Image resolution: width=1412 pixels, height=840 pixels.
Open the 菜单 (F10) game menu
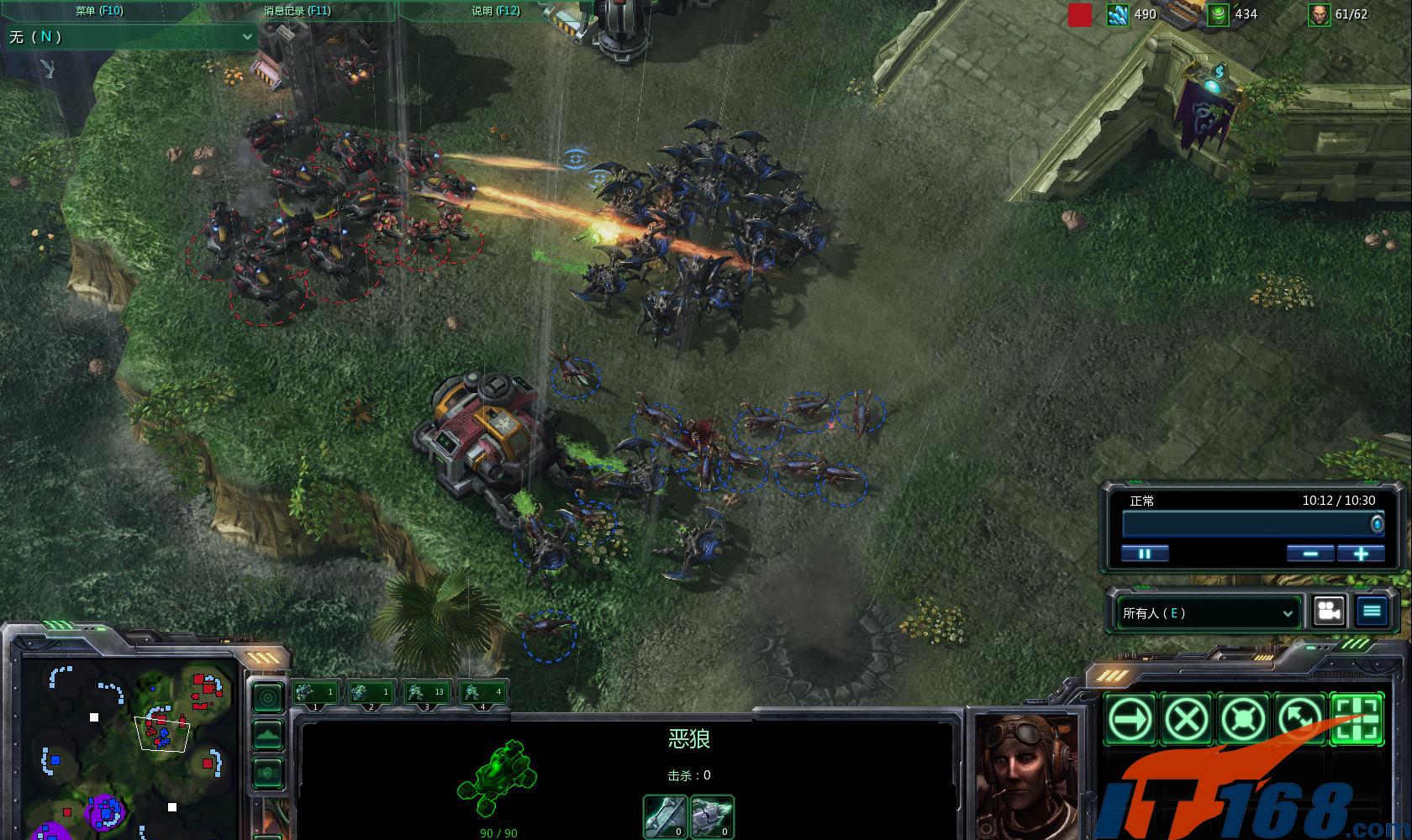coord(98,11)
